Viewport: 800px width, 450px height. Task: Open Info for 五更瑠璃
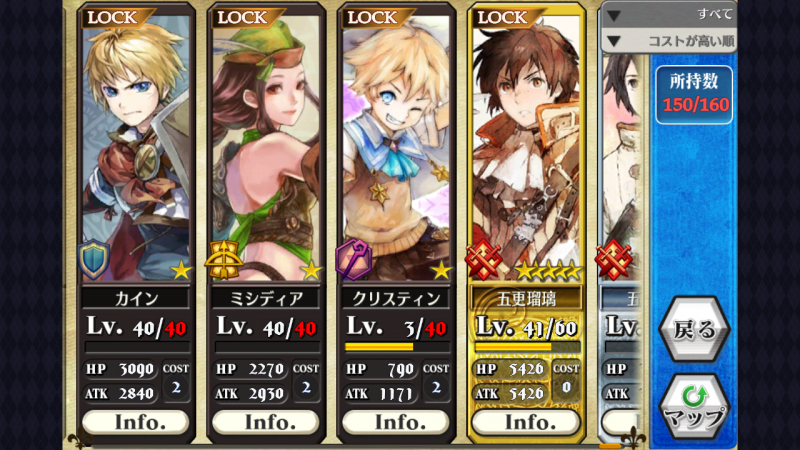click(x=525, y=422)
